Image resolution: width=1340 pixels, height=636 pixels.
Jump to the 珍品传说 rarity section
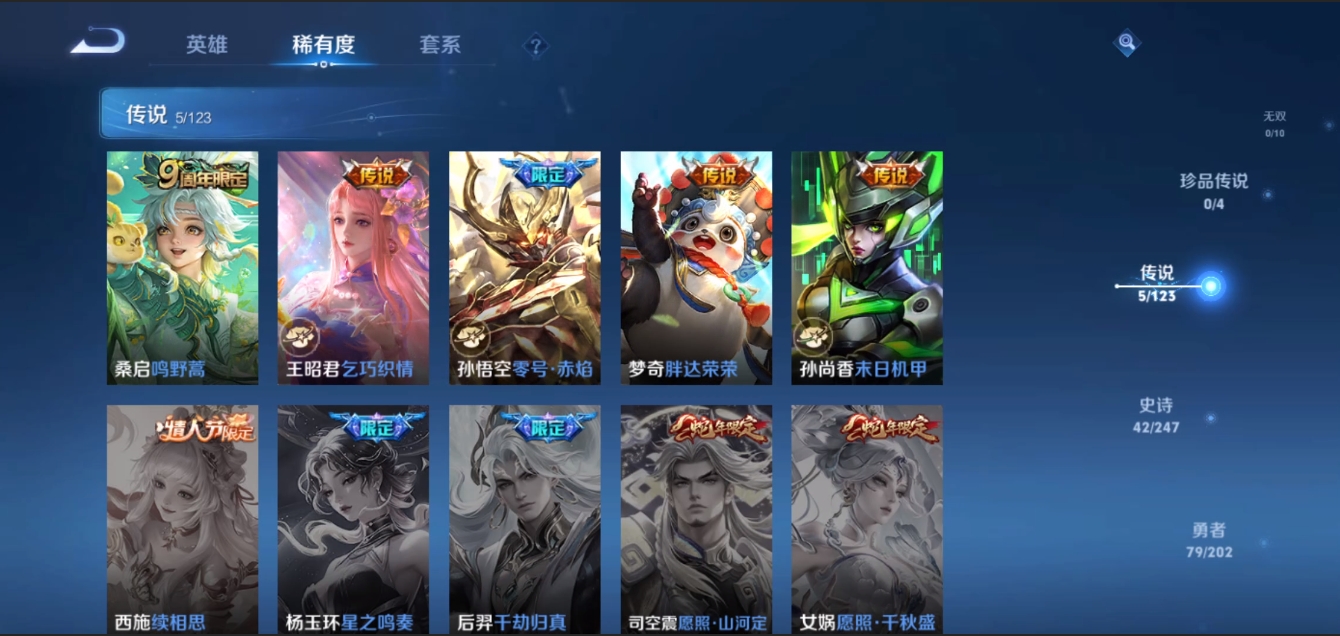[1214, 190]
